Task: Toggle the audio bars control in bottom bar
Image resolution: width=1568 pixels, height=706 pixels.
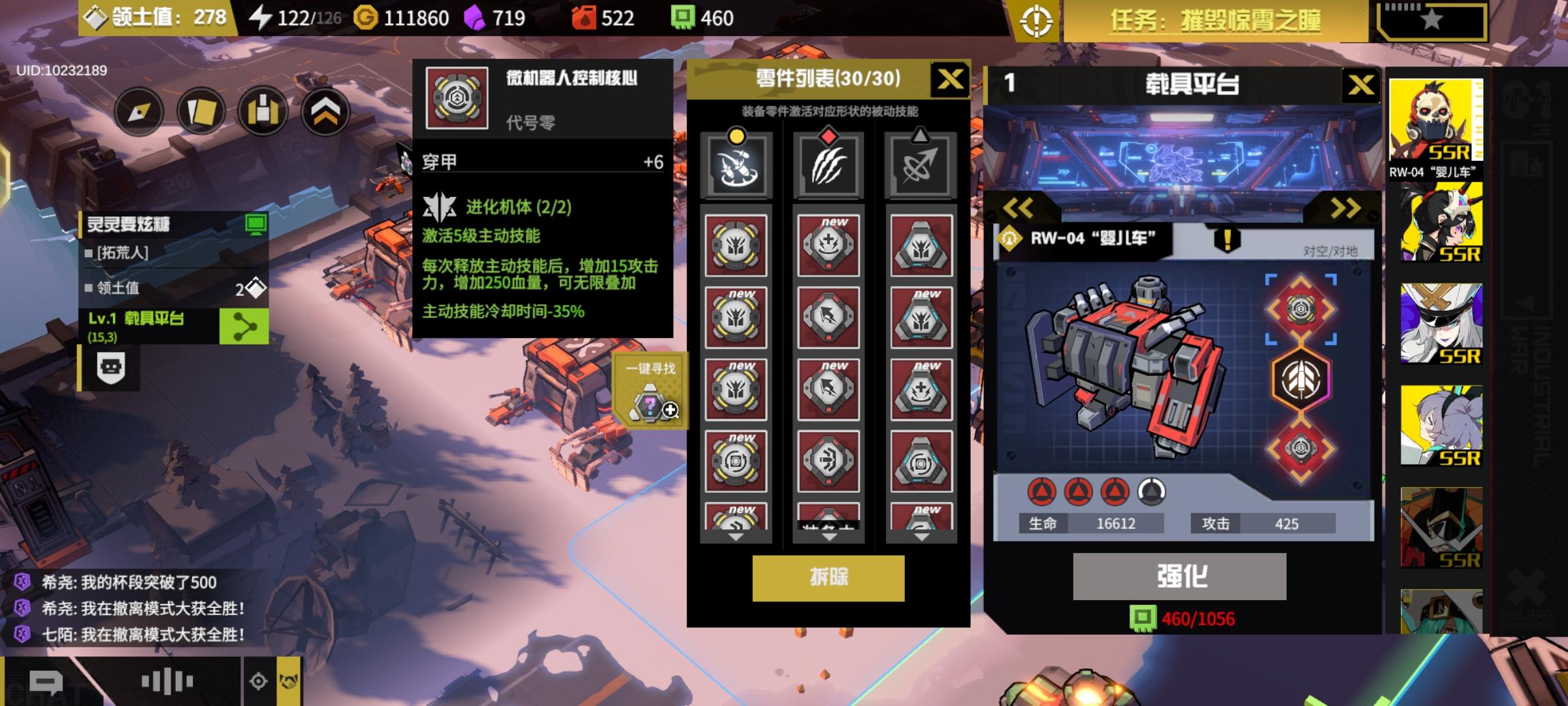Action: tap(167, 681)
